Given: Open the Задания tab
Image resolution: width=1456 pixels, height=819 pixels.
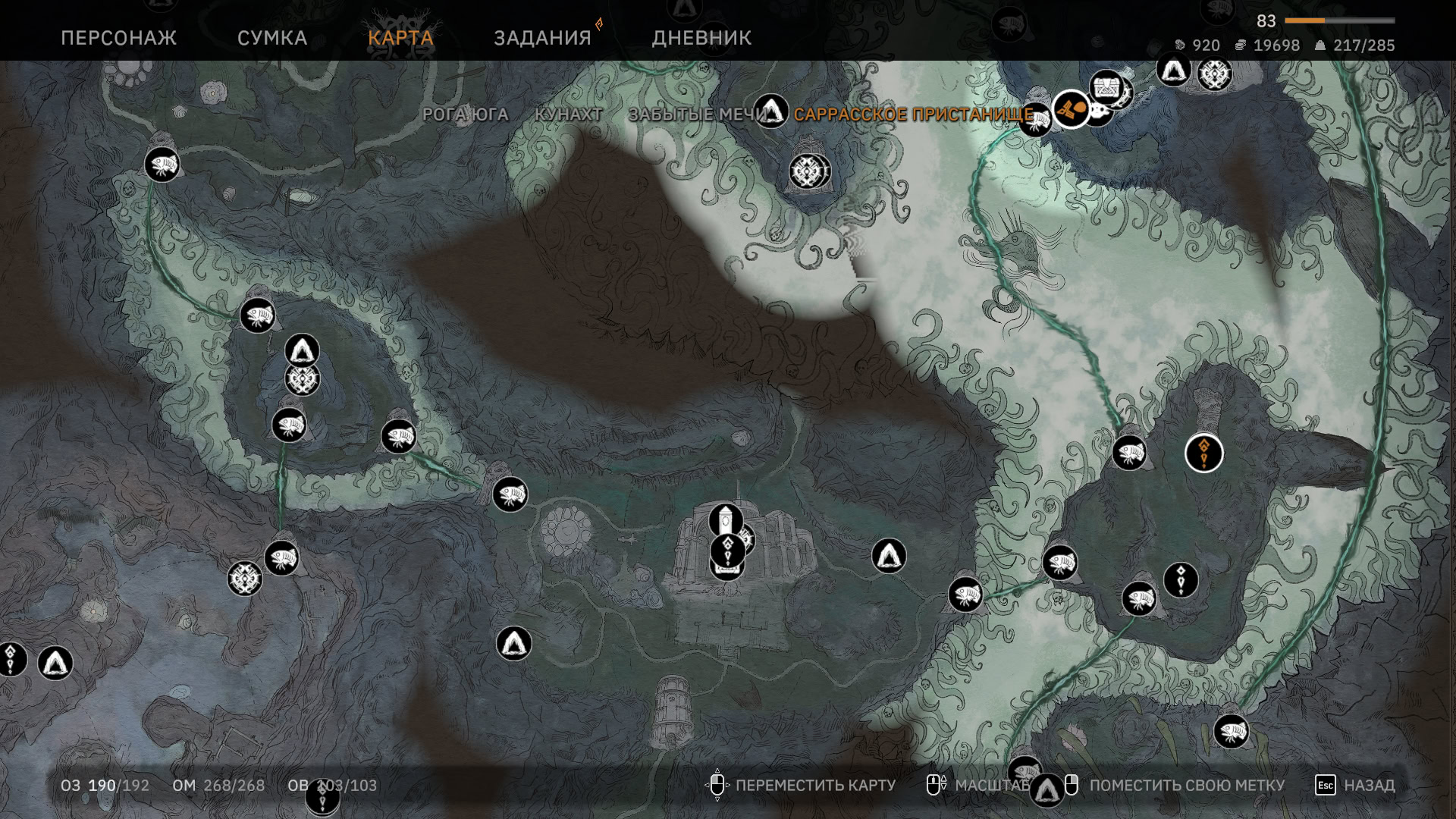Looking at the screenshot, I should click(x=542, y=38).
